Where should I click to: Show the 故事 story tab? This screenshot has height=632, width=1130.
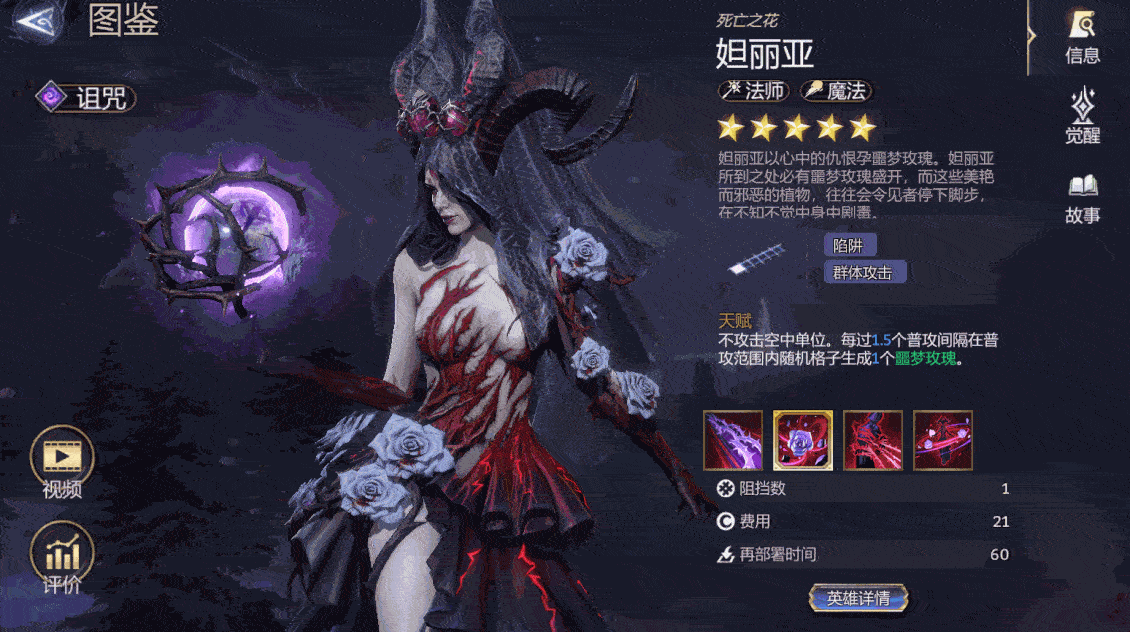1082,197
